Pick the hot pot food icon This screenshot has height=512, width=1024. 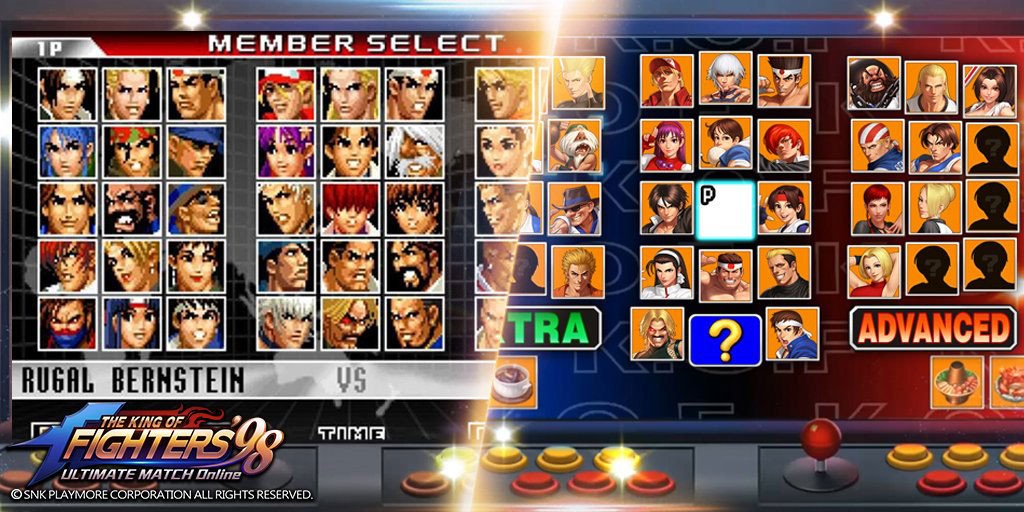(x=956, y=382)
